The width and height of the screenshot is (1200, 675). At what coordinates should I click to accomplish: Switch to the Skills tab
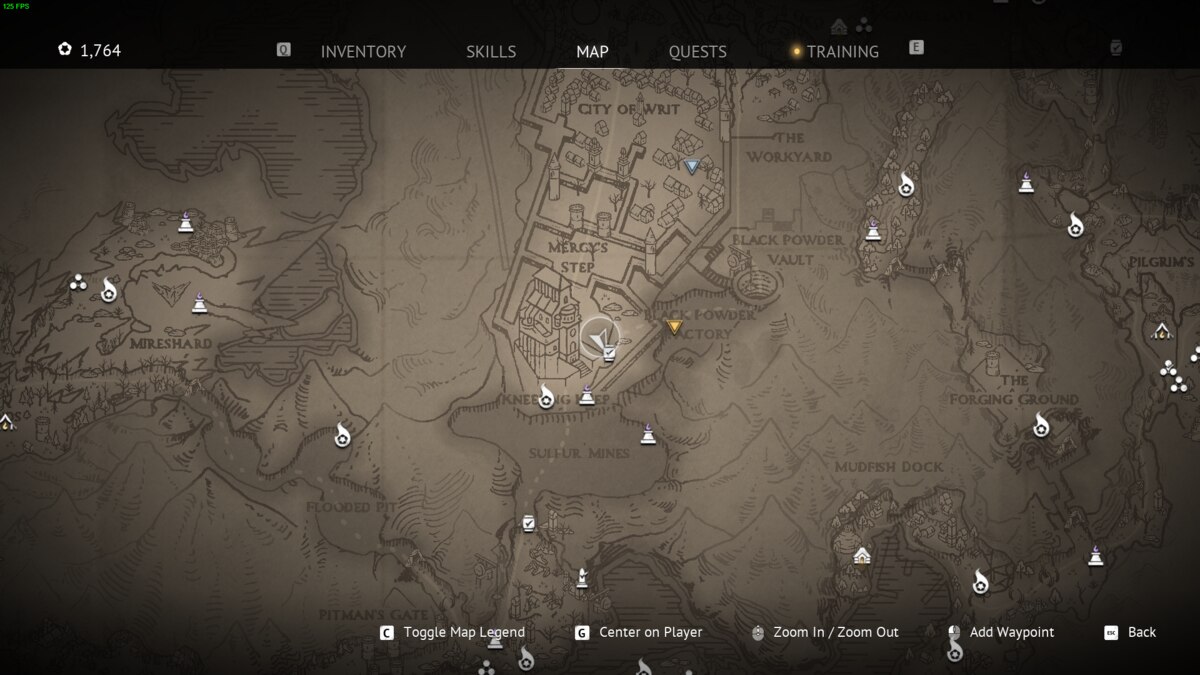(491, 51)
